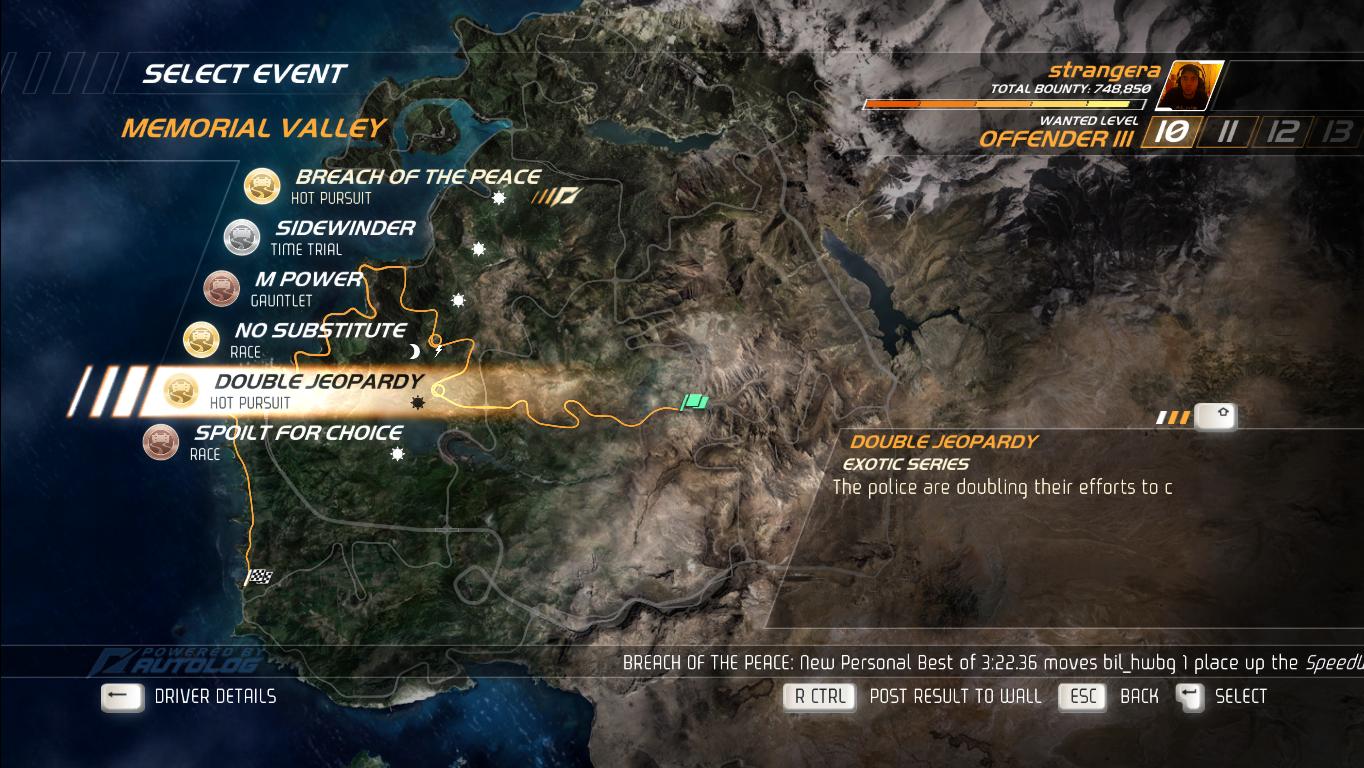This screenshot has height=768, width=1364.
Task: Open the M Power gauntlet event
Action: 308,280
